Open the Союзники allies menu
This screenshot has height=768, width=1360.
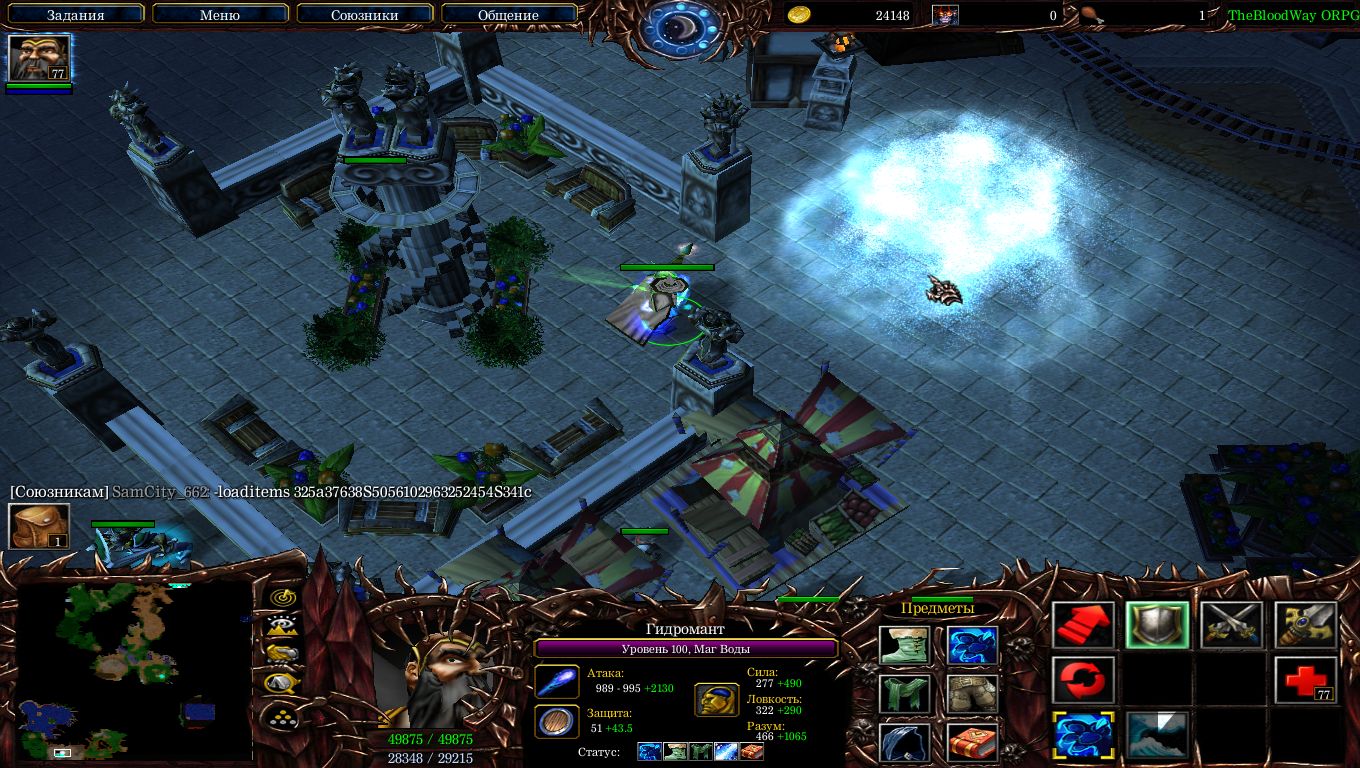[x=364, y=15]
